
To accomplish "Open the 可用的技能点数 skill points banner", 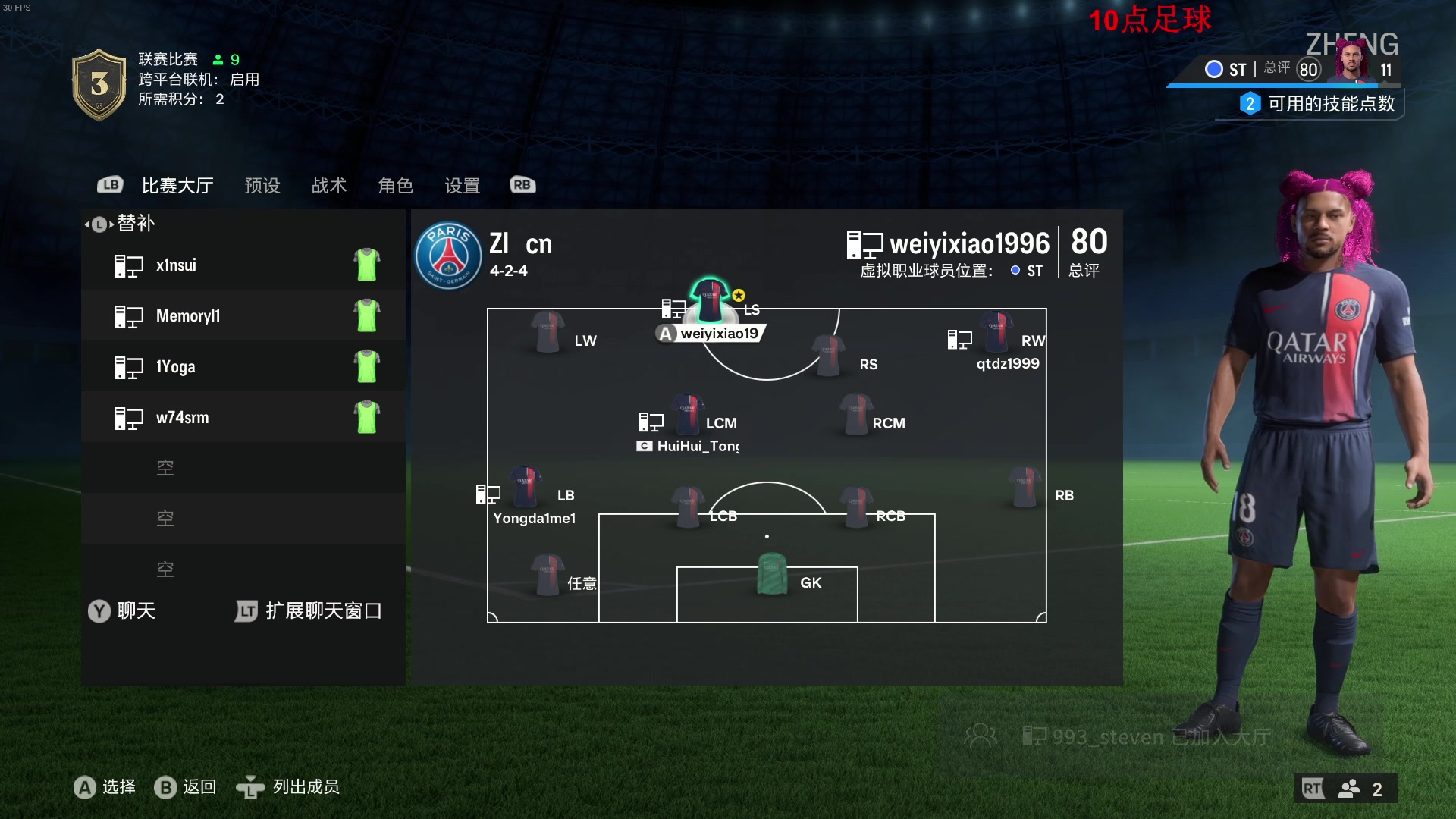I will pyautogui.click(x=1321, y=104).
